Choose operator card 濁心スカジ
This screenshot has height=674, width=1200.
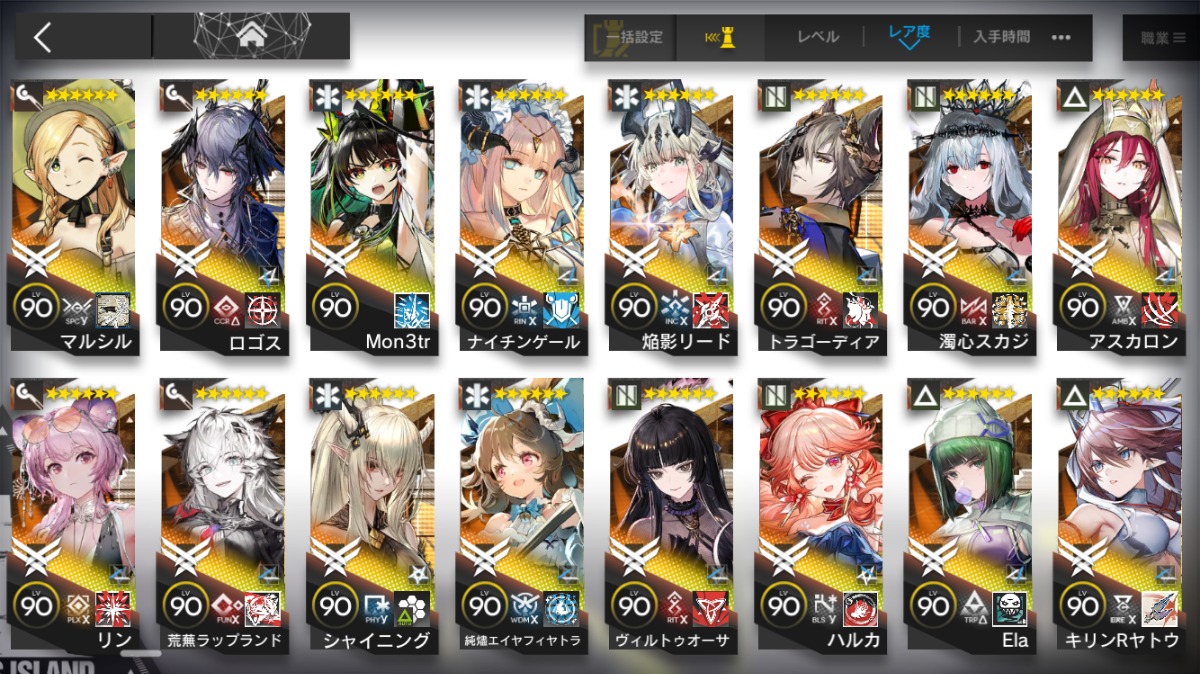[970, 215]
